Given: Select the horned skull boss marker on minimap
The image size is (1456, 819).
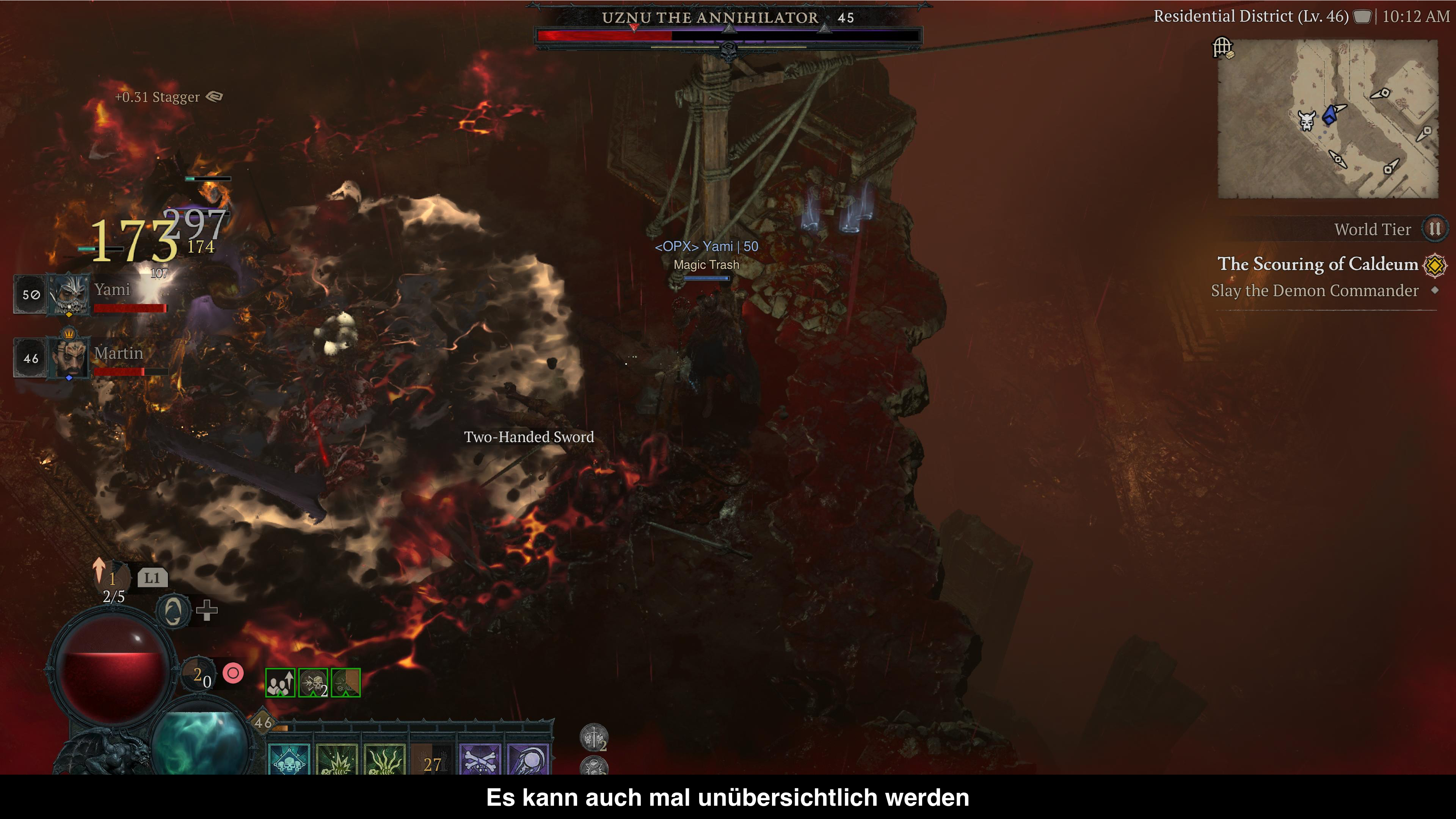Looking at the screenshot, I should click(x=1306, y=121).
